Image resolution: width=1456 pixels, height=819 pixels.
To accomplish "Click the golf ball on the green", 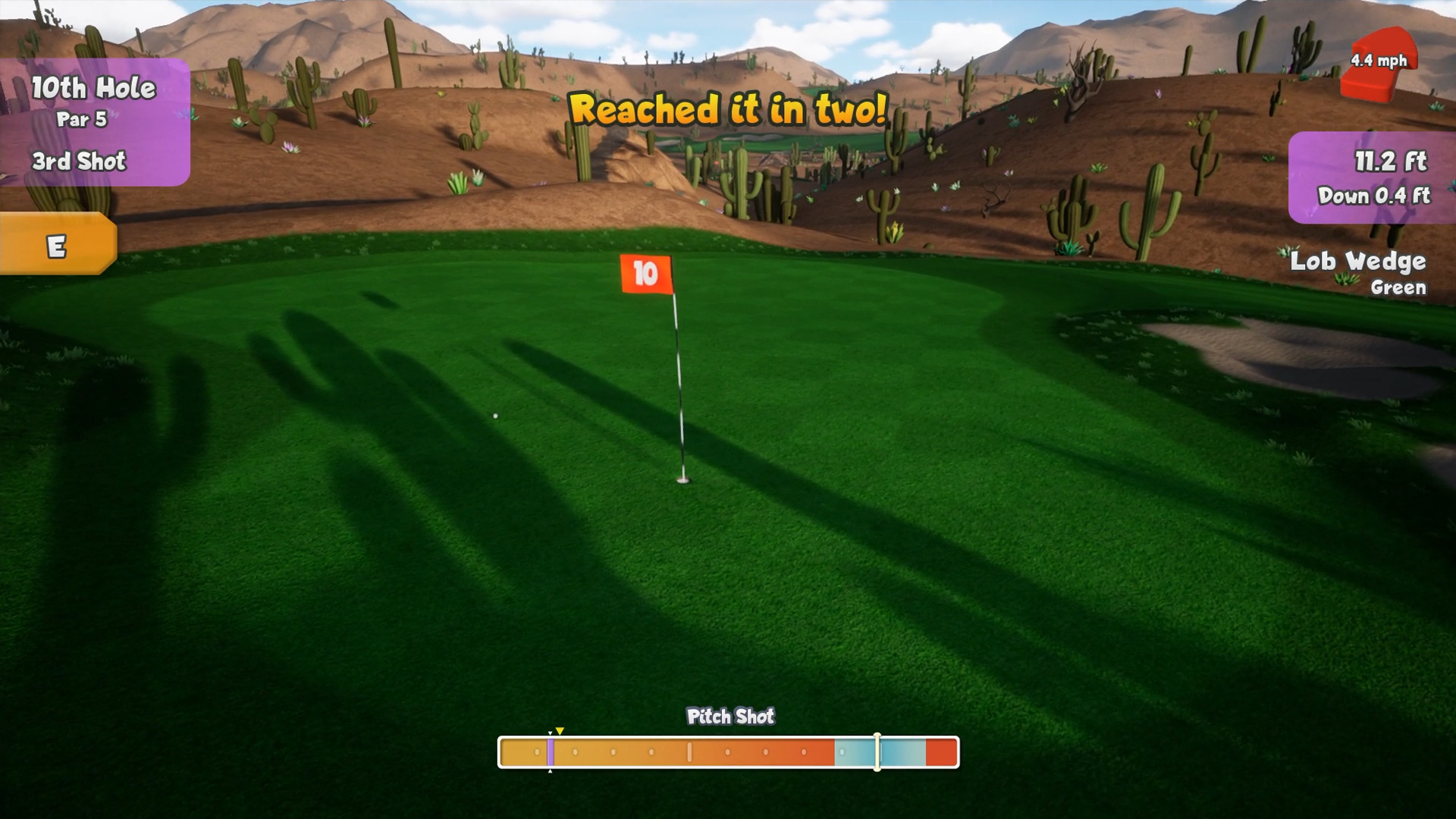I will (x=496, y=414).
